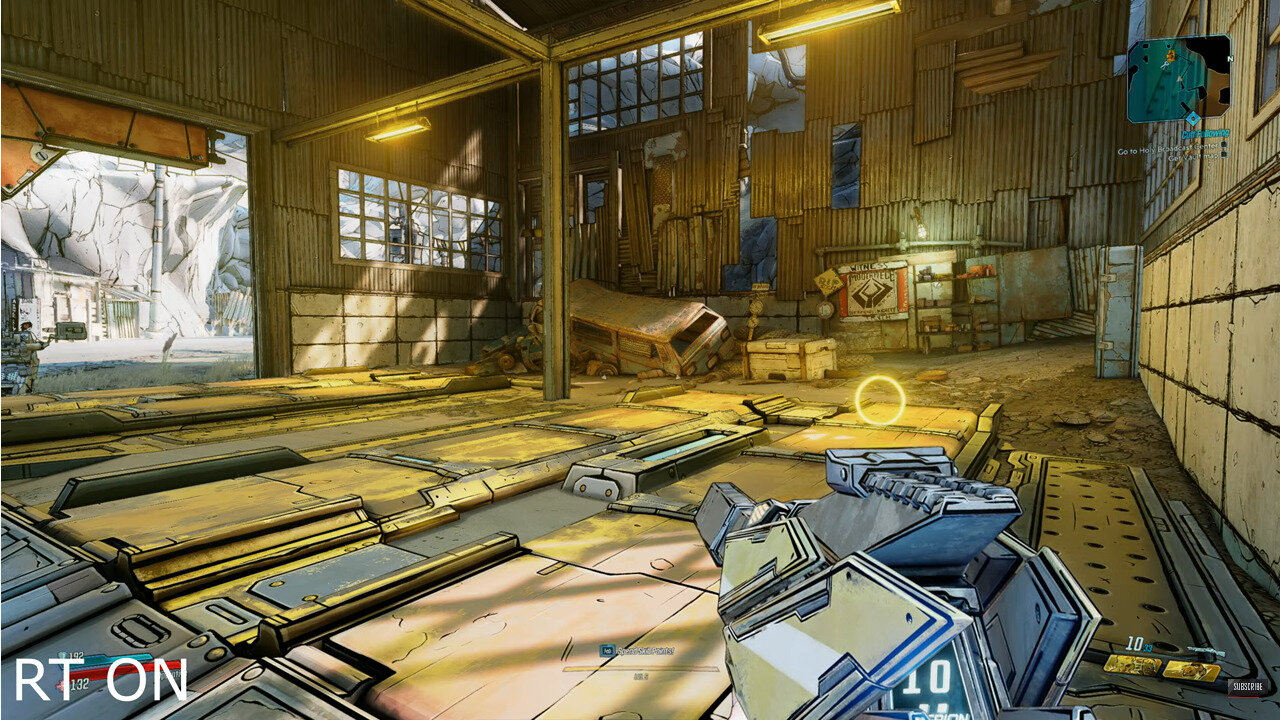Select the first gold ammo card icon
This screenshot has width=1280, height=720.
click(x=1132, y=666)
